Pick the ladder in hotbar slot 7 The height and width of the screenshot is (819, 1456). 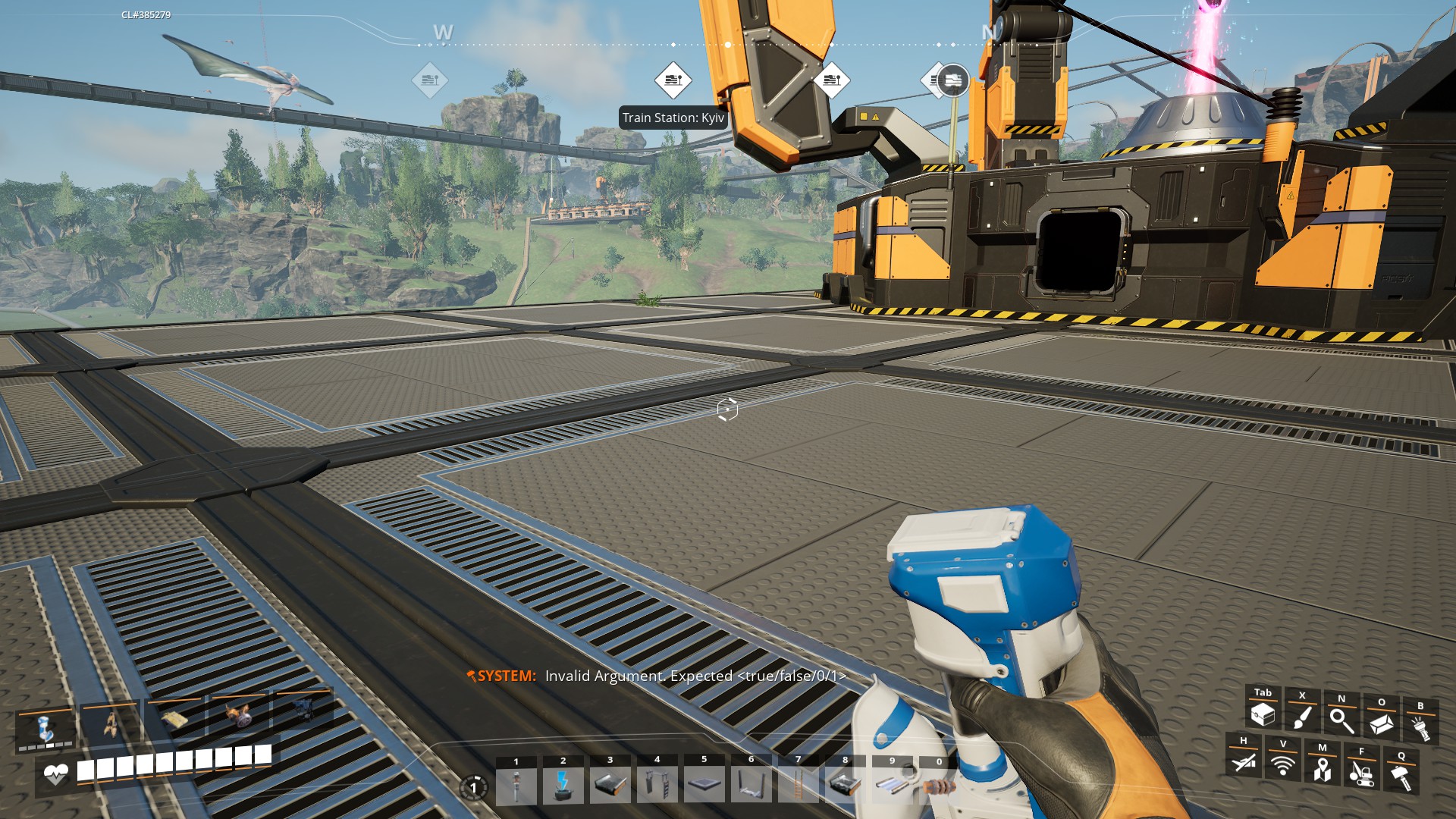pyautogui.click(x=798, y=785)
